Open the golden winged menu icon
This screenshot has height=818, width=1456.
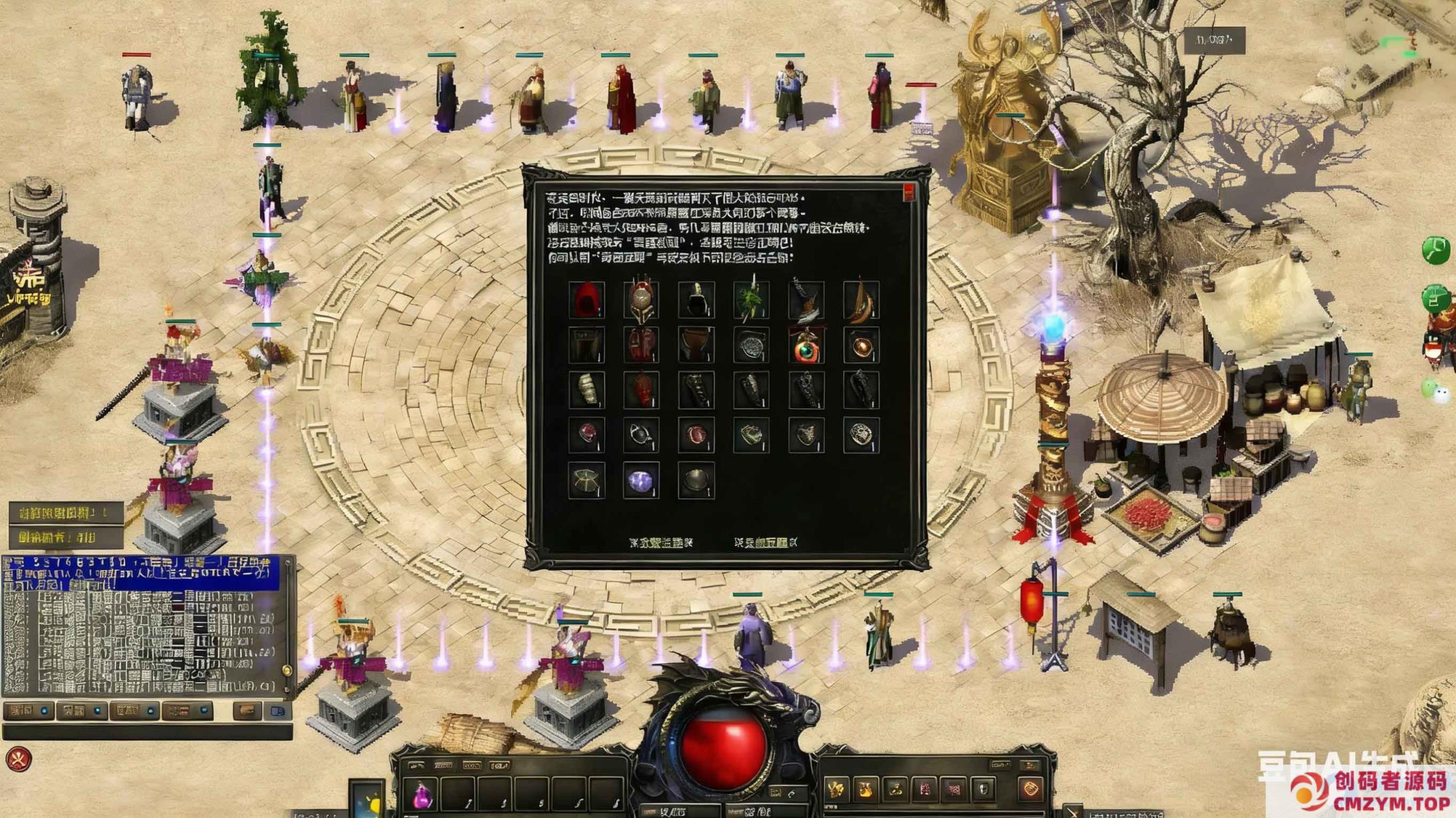pyautogui.click(x=836, y=790)
